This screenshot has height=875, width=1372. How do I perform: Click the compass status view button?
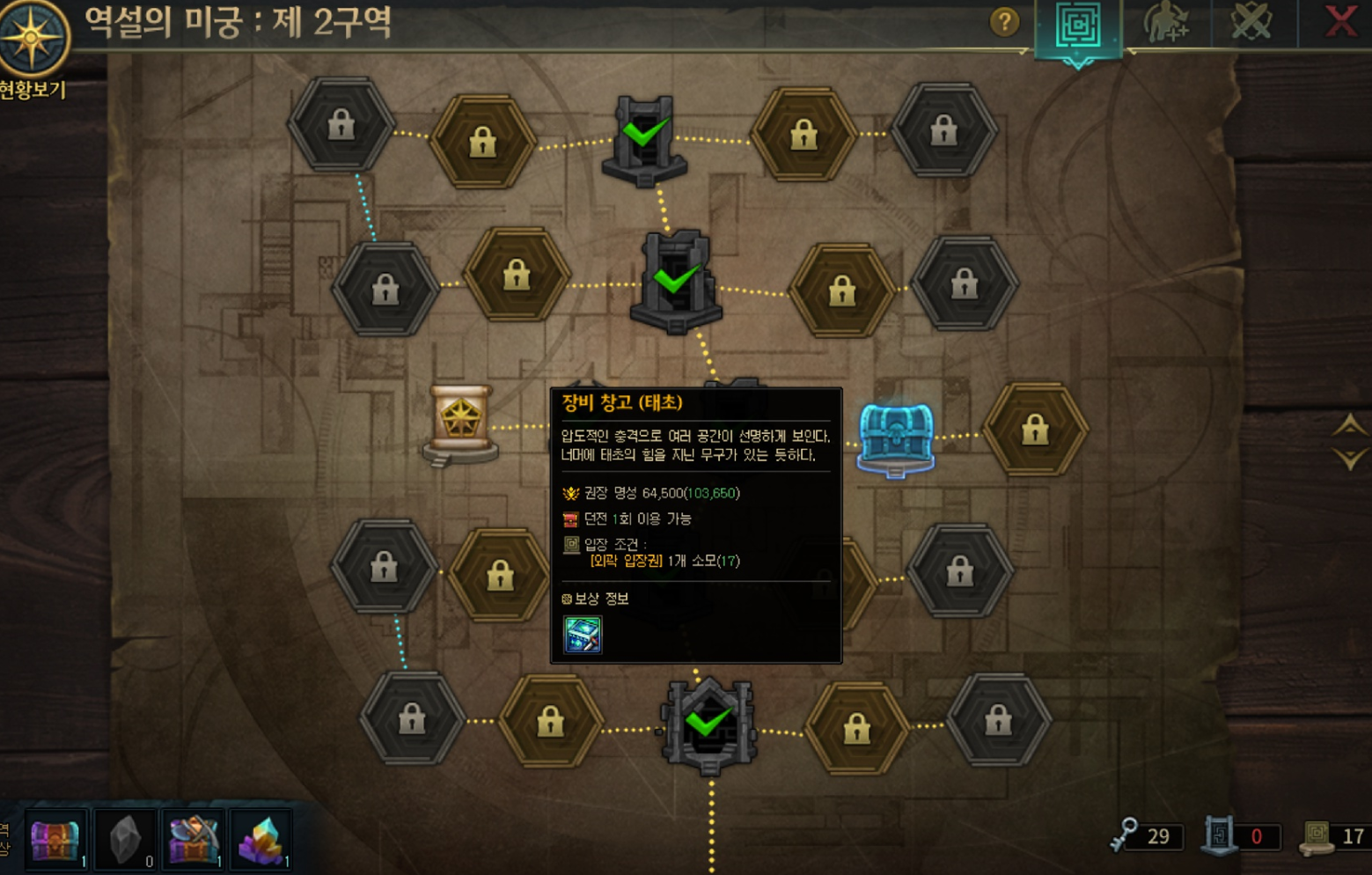coord(33,40)
